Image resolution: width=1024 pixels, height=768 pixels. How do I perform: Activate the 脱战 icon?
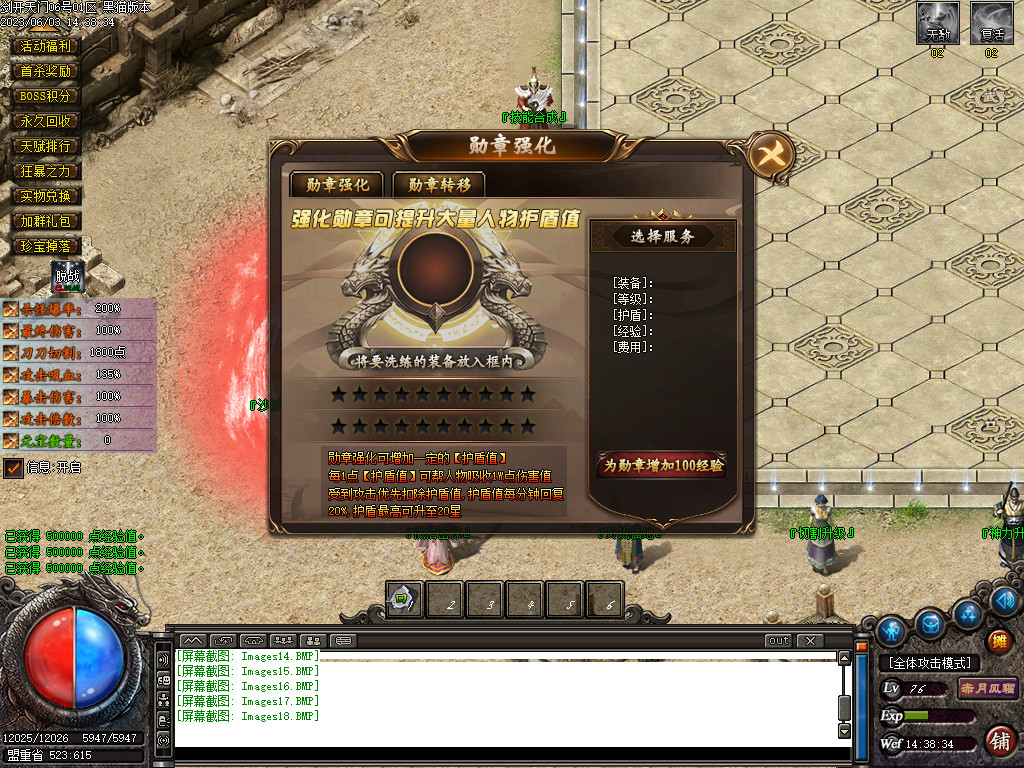[68, 277]
